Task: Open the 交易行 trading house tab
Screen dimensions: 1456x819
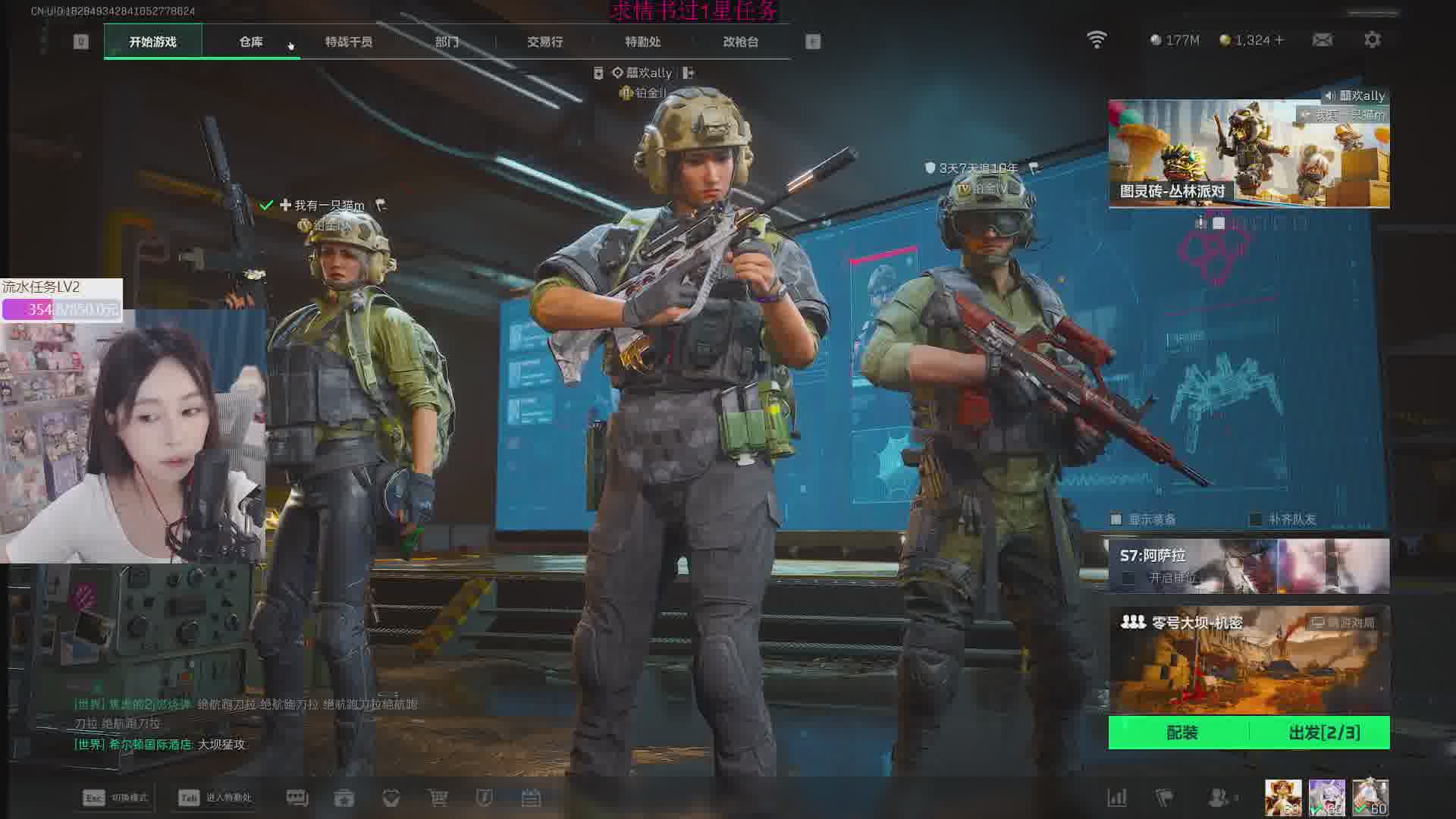Action: pyautogui.click(x=544, y=42)
